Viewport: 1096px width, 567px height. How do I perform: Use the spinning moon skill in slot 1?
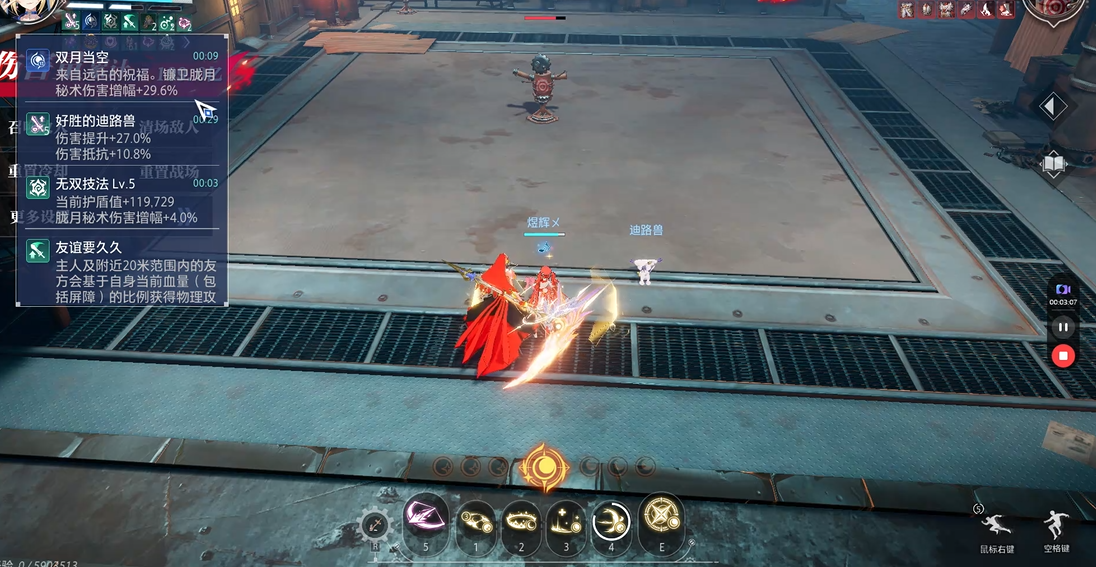[477, 522]
